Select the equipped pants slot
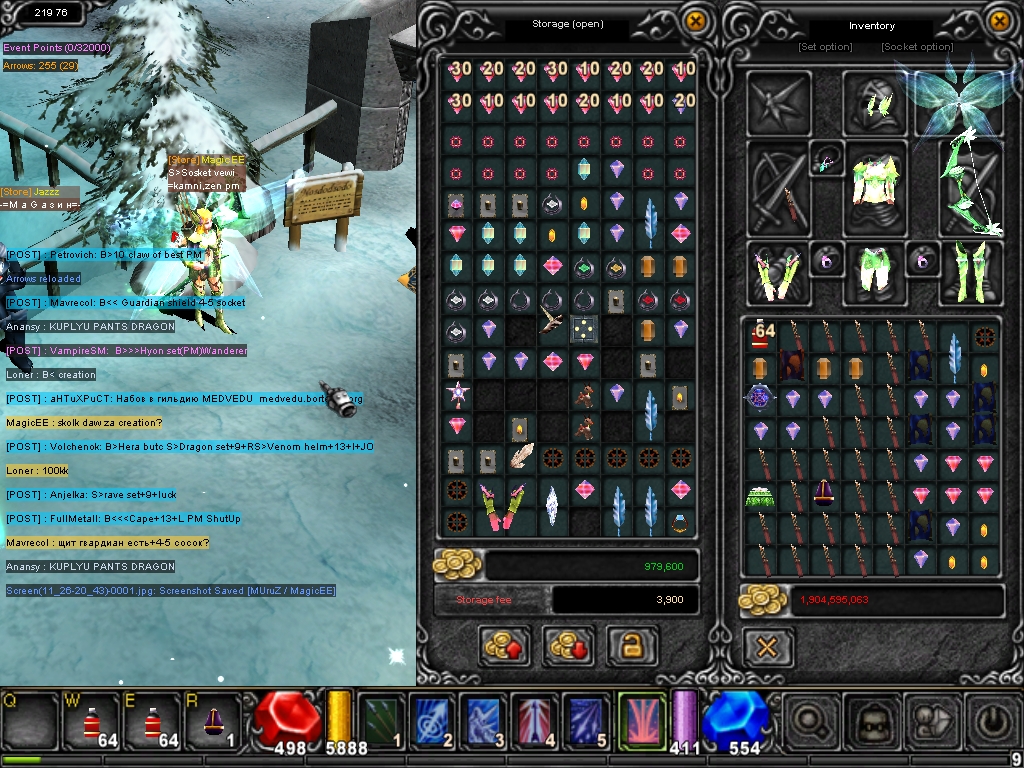Screen dimensions: 1024x768 click(875, 272)
